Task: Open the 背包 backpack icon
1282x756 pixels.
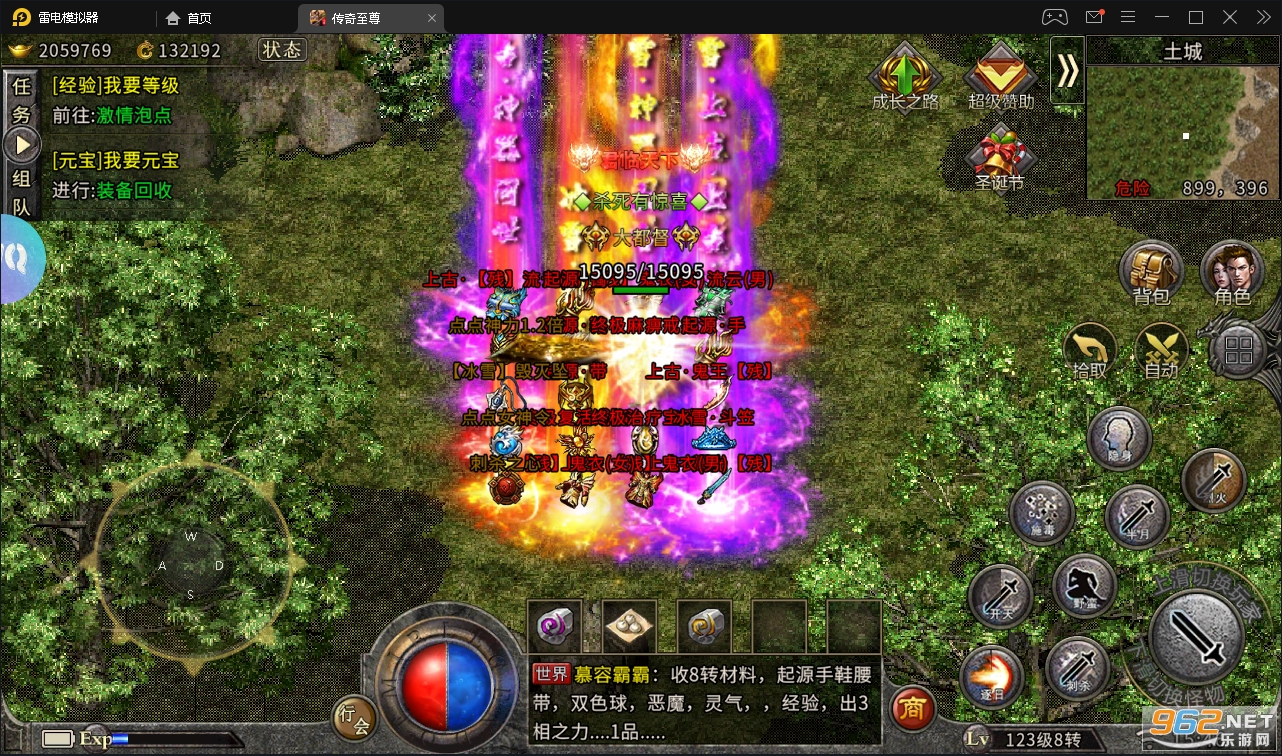Action: [1151, 270]
